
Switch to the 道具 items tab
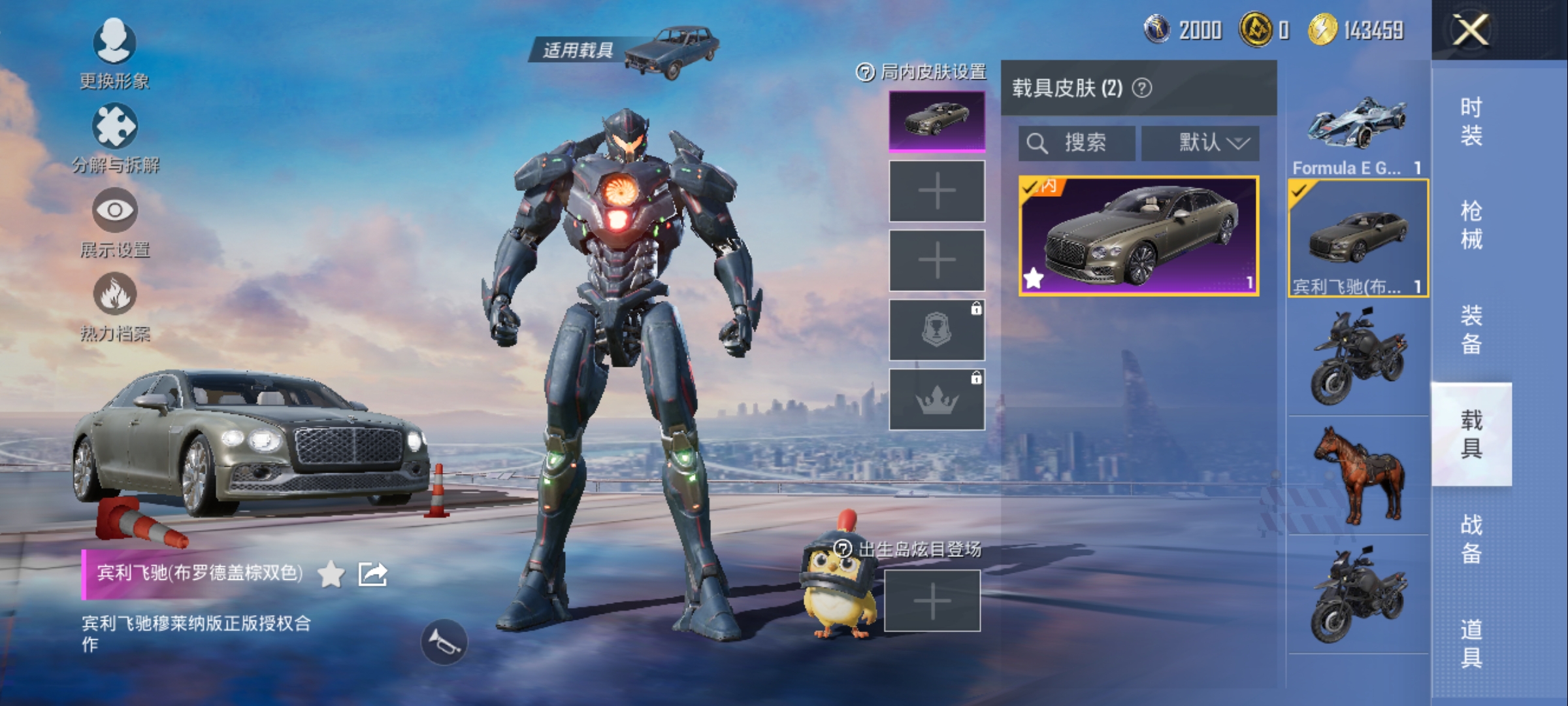tap(1471, 643)
